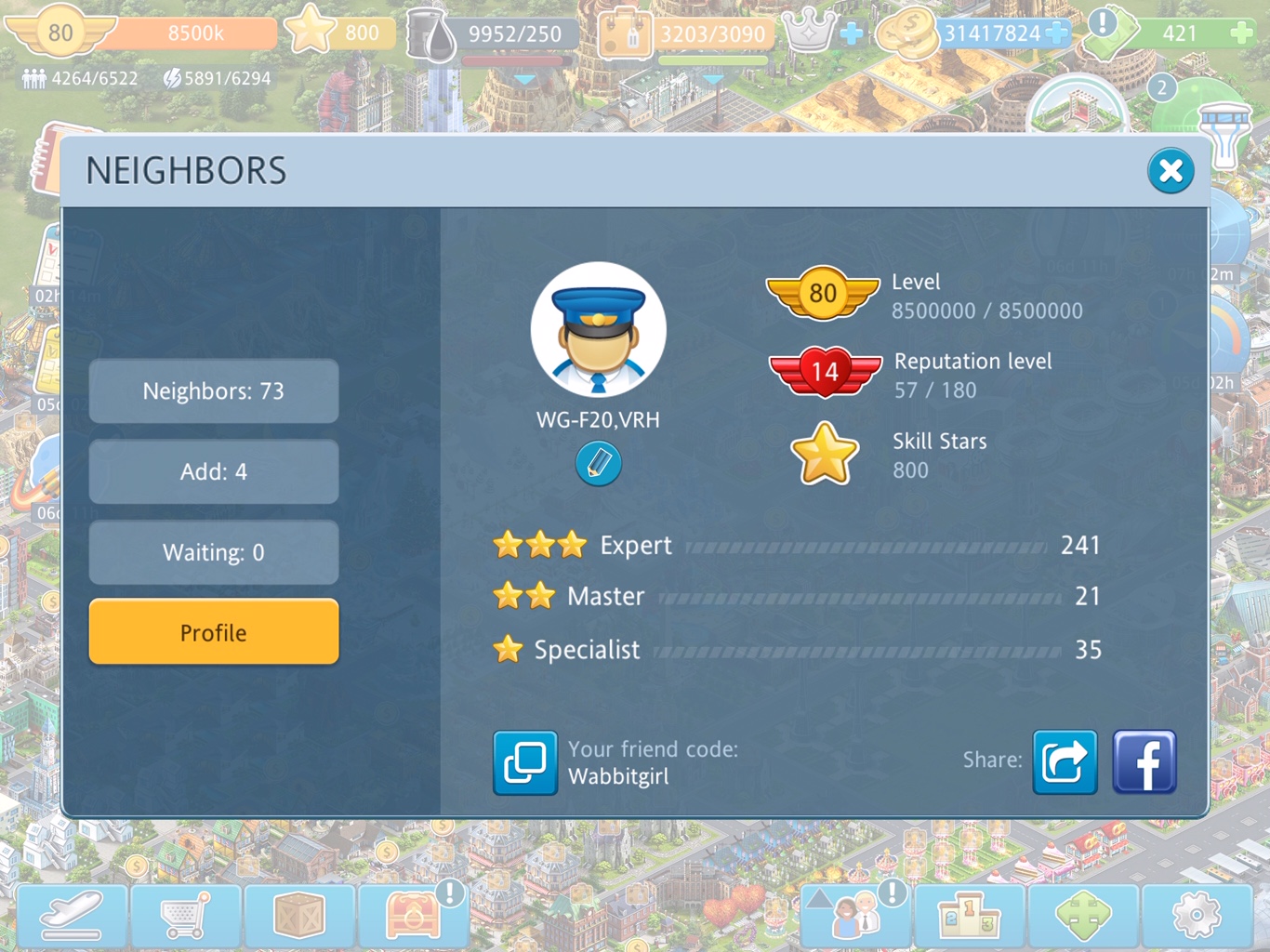Show the Waiting: 0 tab

pyautogui.click(x=214, y=553)
